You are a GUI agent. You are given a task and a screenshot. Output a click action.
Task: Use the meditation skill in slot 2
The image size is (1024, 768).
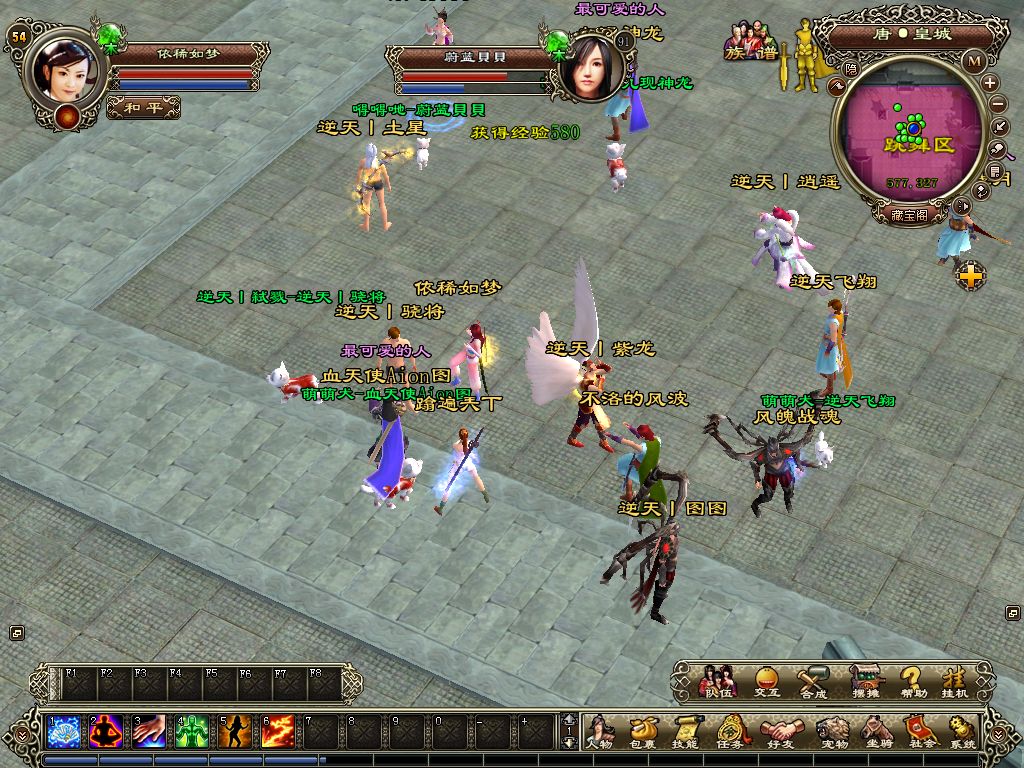[x=106, y=731]
